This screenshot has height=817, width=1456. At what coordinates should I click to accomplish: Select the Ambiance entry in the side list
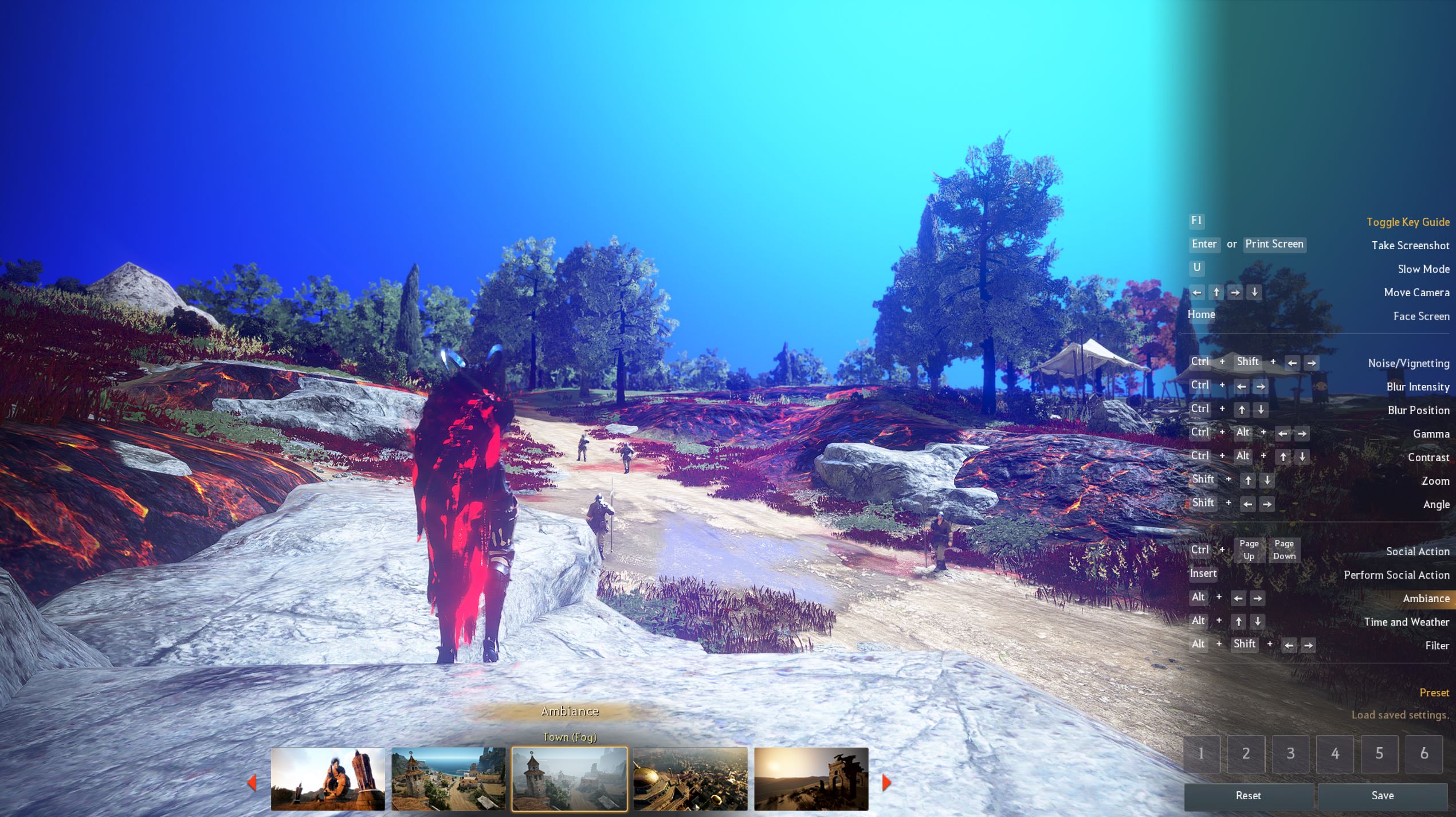click(x=1426, y=598)
